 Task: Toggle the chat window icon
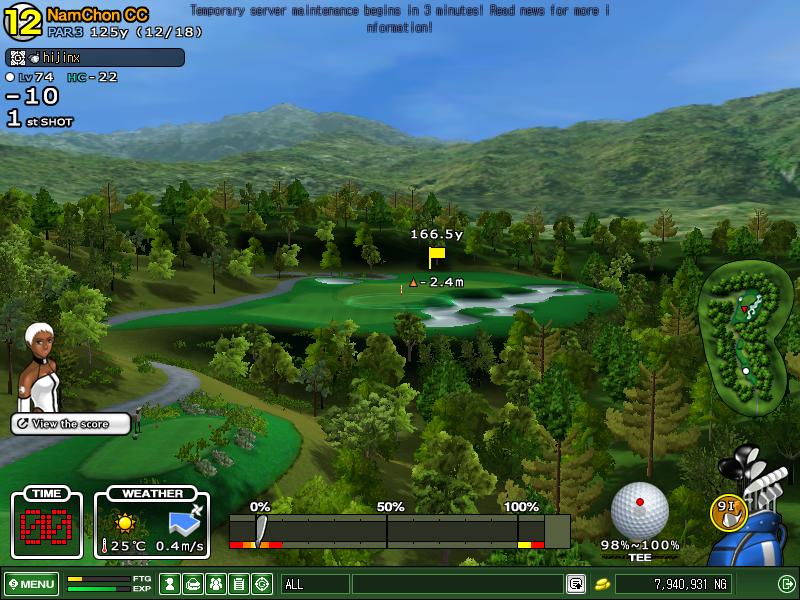[576, 584]
